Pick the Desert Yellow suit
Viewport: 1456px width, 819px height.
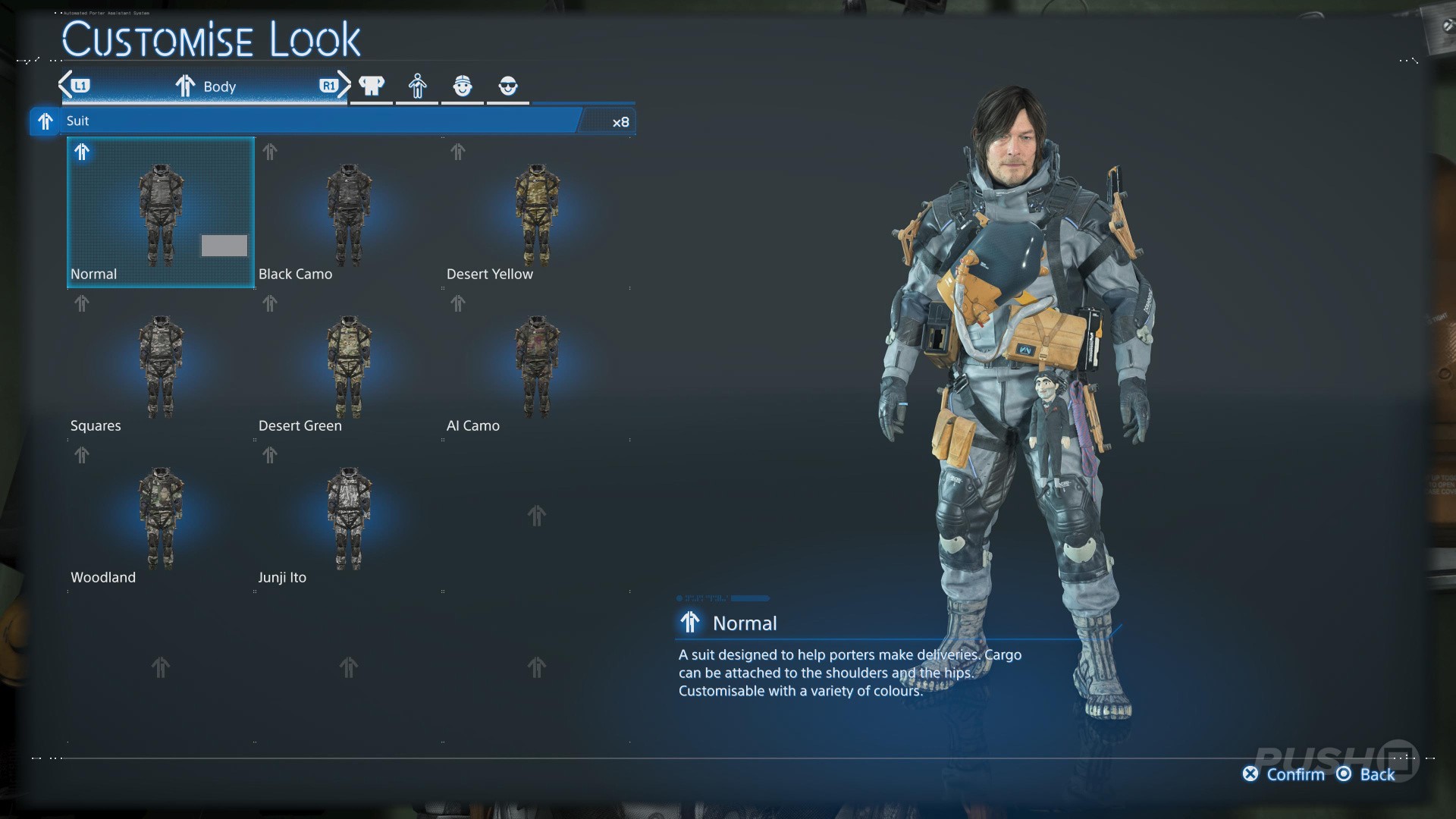[x=536, y=212]
